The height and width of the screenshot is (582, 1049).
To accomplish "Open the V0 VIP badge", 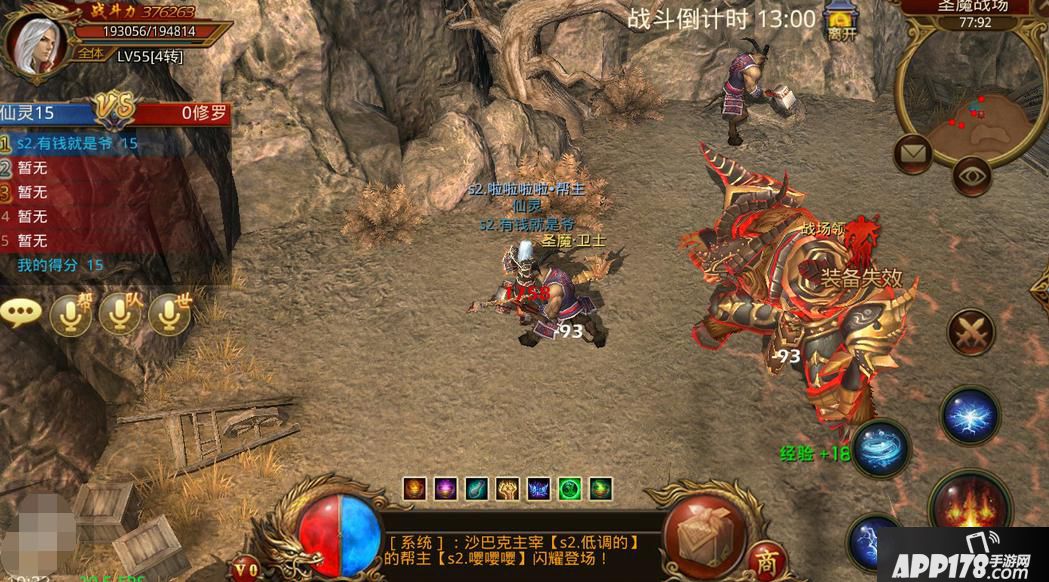I will coord(245,567).
